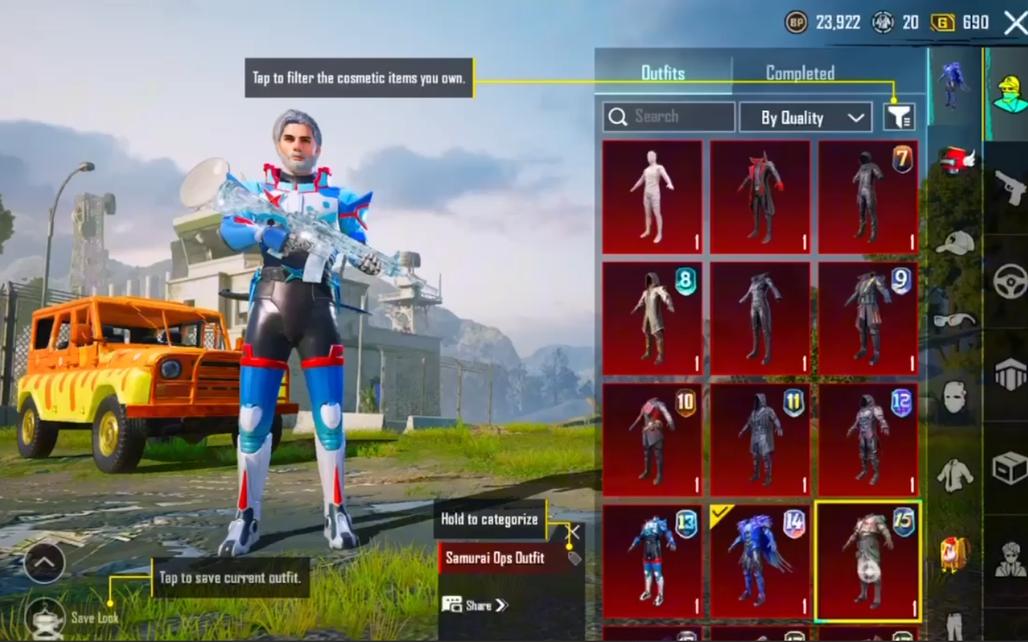Choose the outfit tile with badge 7
1028x642 pixels.
point(868,196)
